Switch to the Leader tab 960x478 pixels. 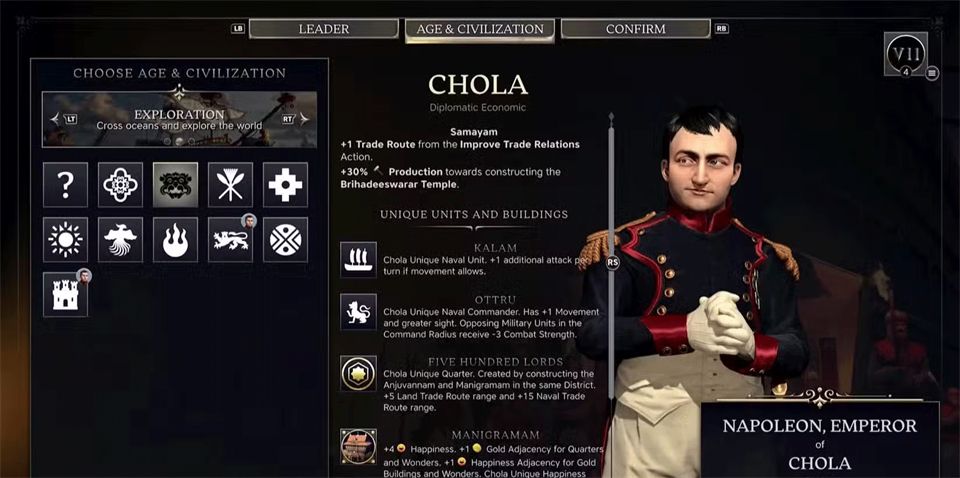(323, 29)
